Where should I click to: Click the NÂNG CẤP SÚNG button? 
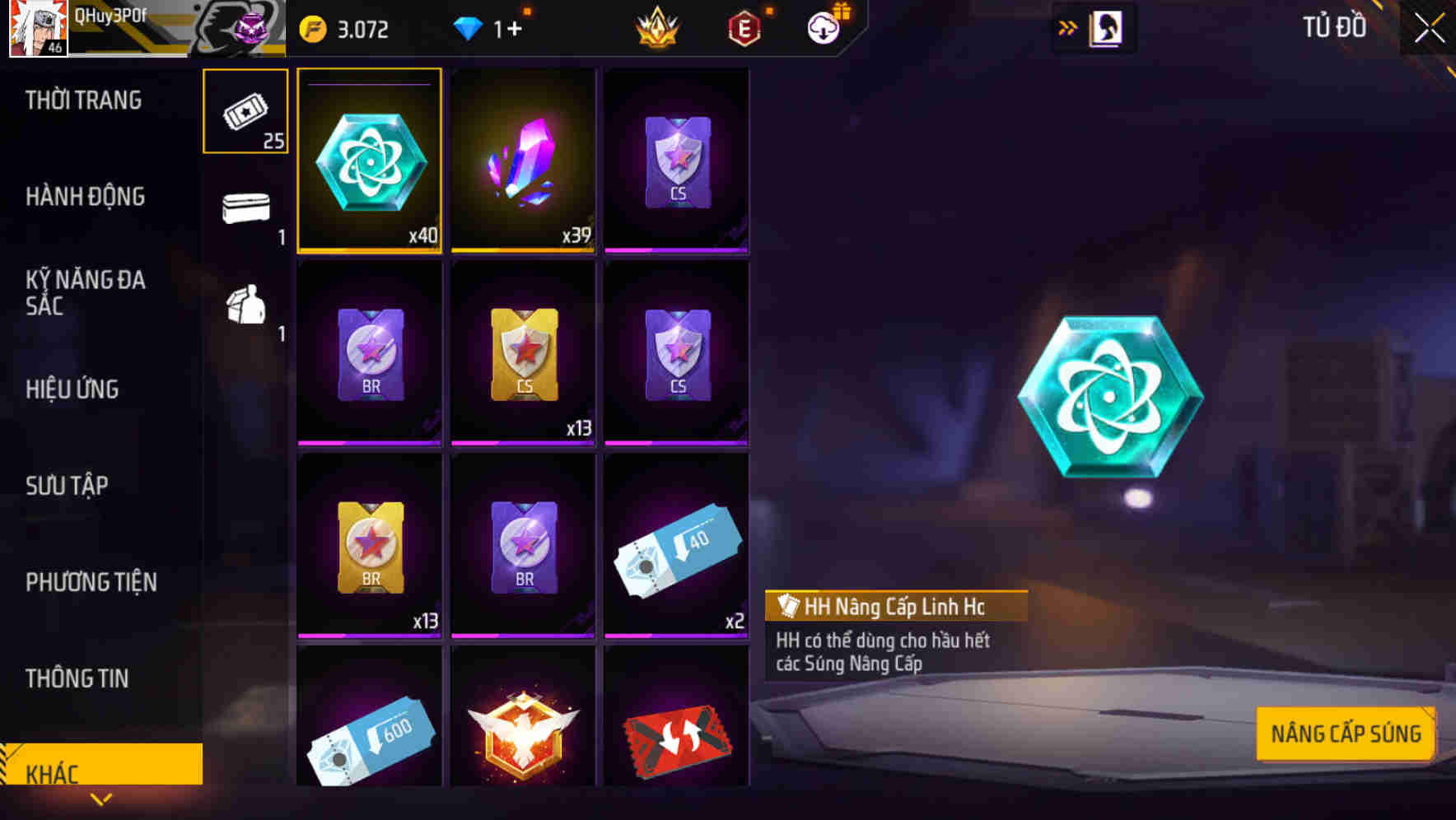(x=1346, y=733)
